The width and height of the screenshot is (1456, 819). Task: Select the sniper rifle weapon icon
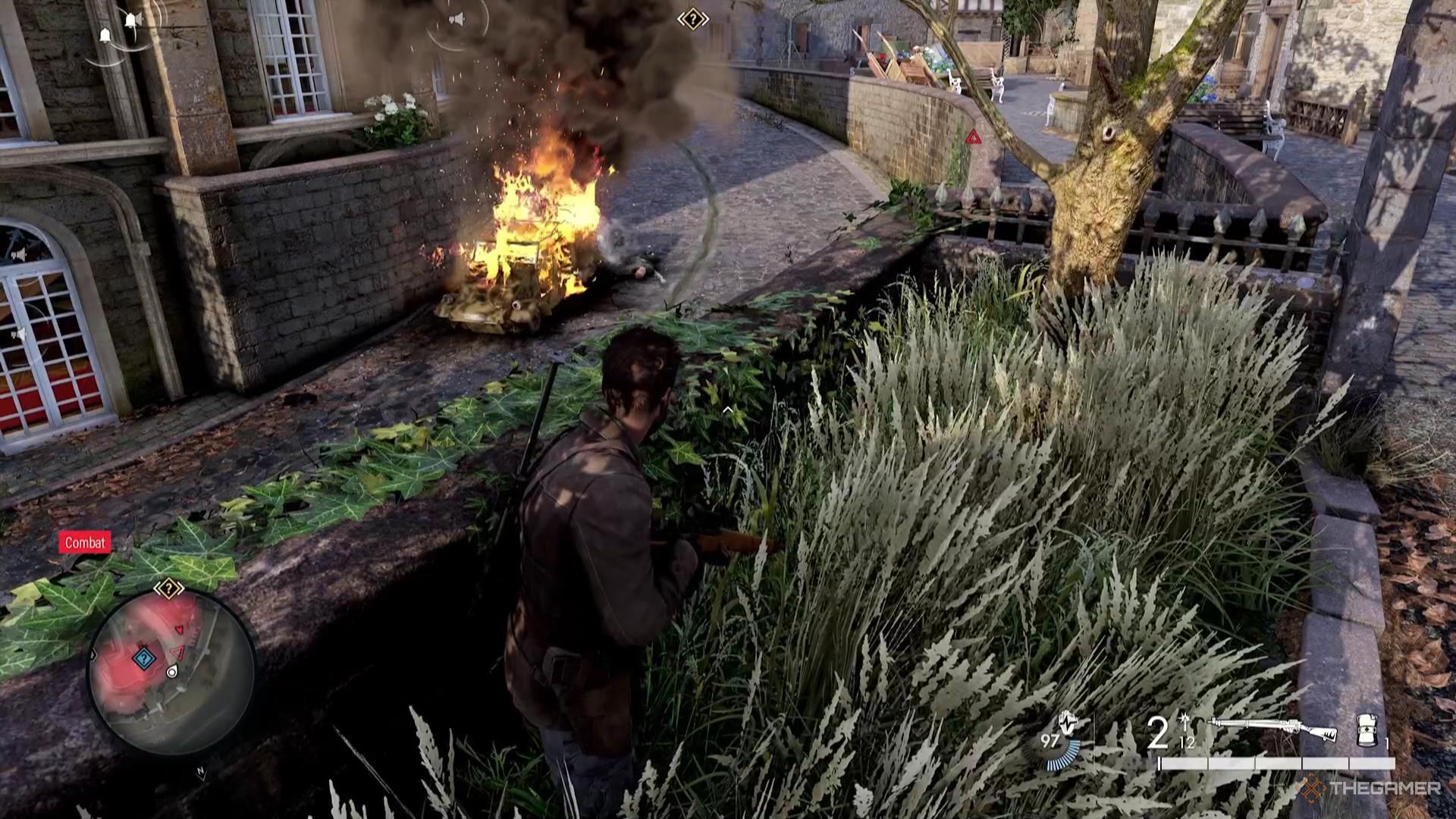coord(1273,729)
